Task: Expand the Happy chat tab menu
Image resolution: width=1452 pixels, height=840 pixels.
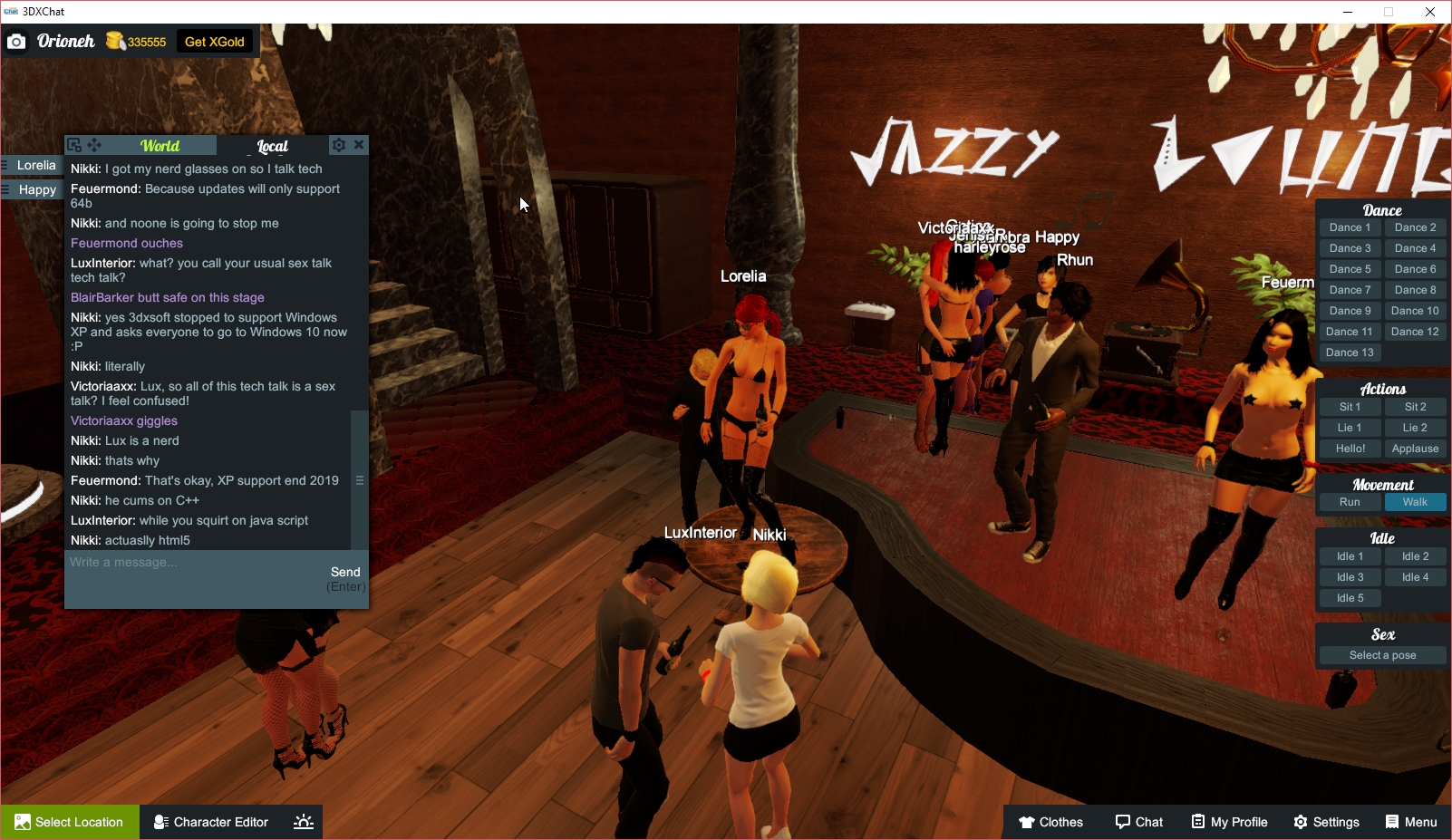Action: point(5,189)
